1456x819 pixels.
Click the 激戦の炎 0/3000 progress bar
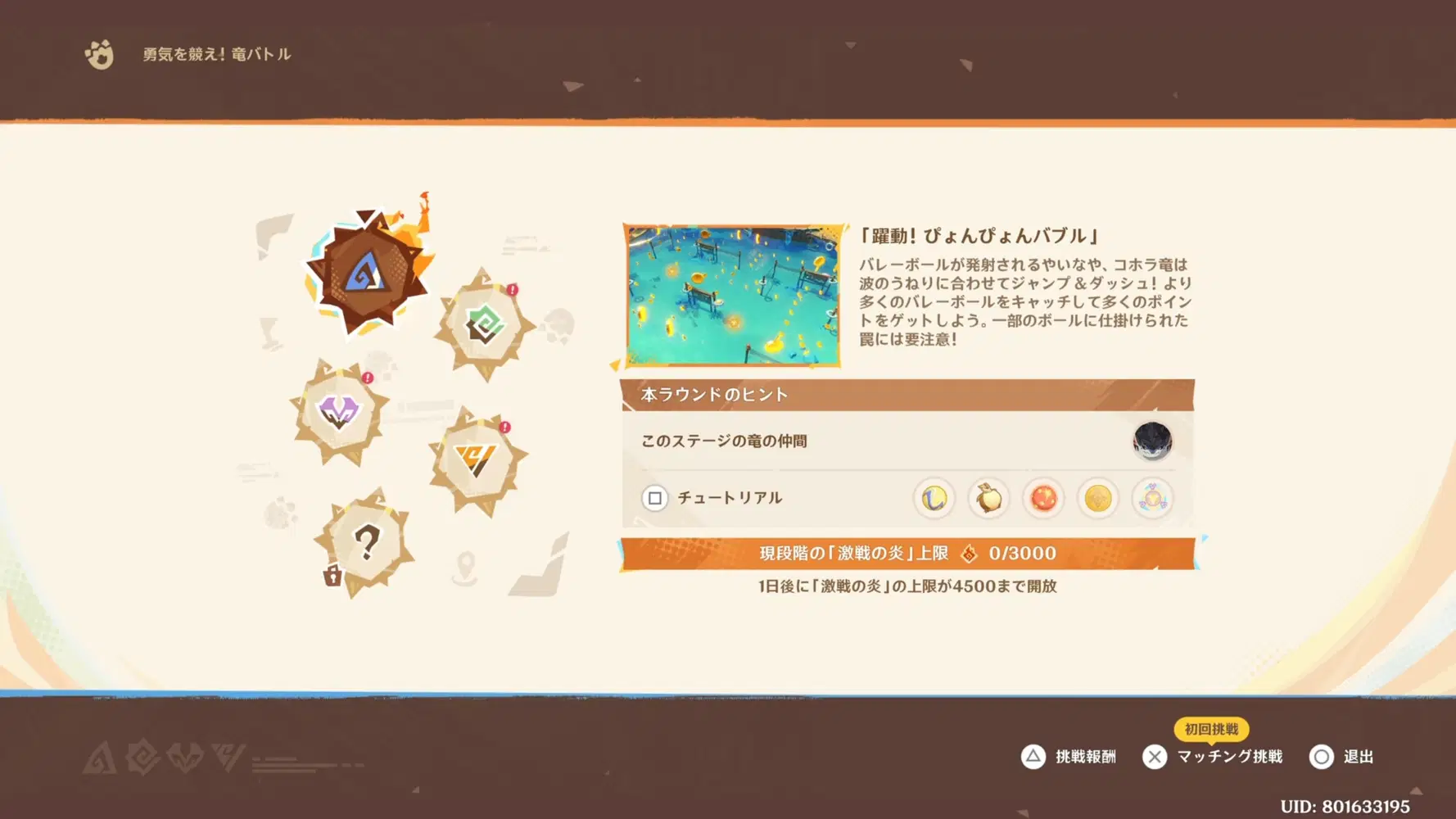[911, 553]
